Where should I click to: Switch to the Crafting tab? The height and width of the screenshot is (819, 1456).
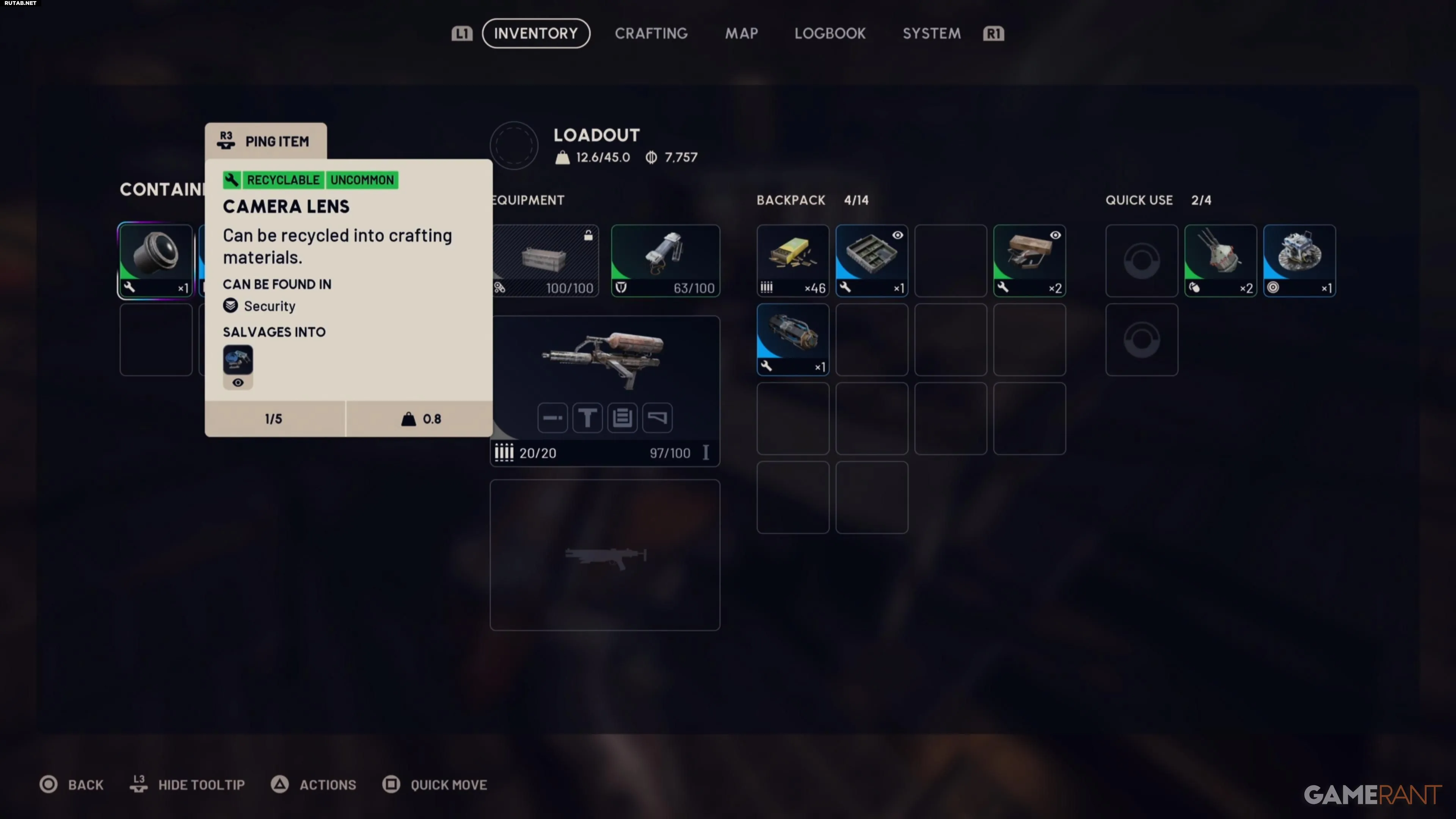click(651, 33)
